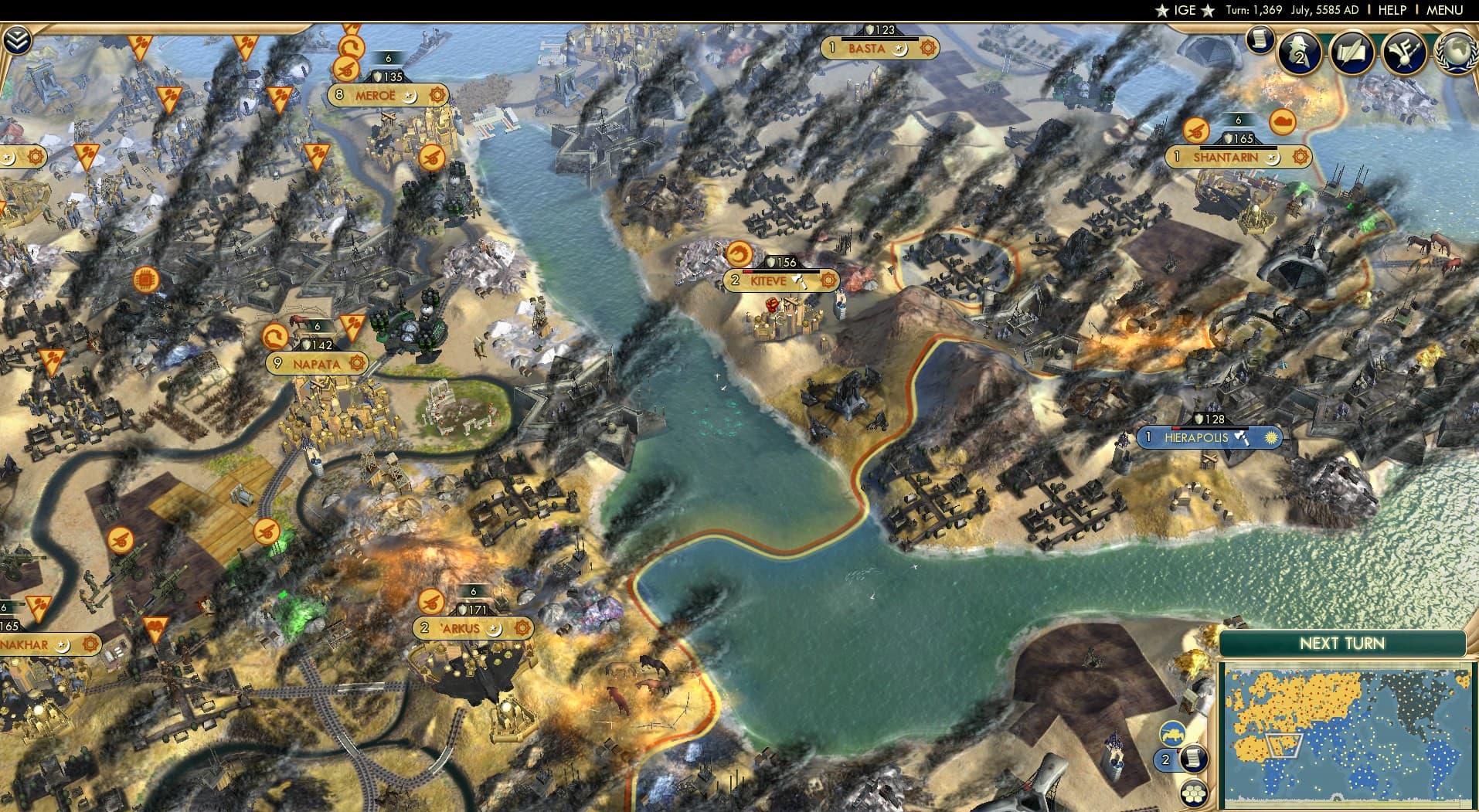Open the Victory Progress globe icon
Screen dimensions: 1479x812
pyautogui.click(x=1456, y=52)
